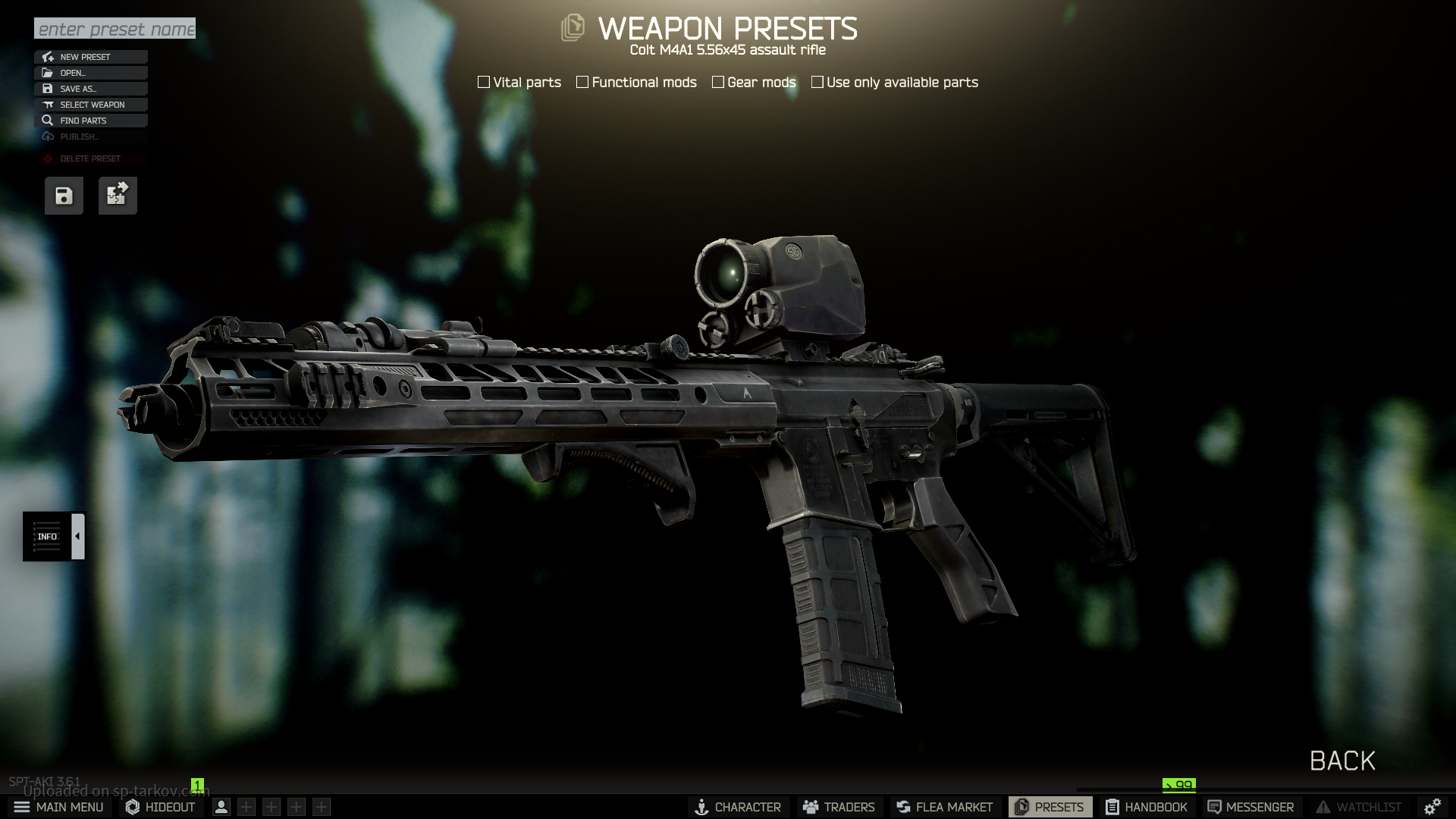Create a new preset
1456x819 pixels.
pos(91,57)
